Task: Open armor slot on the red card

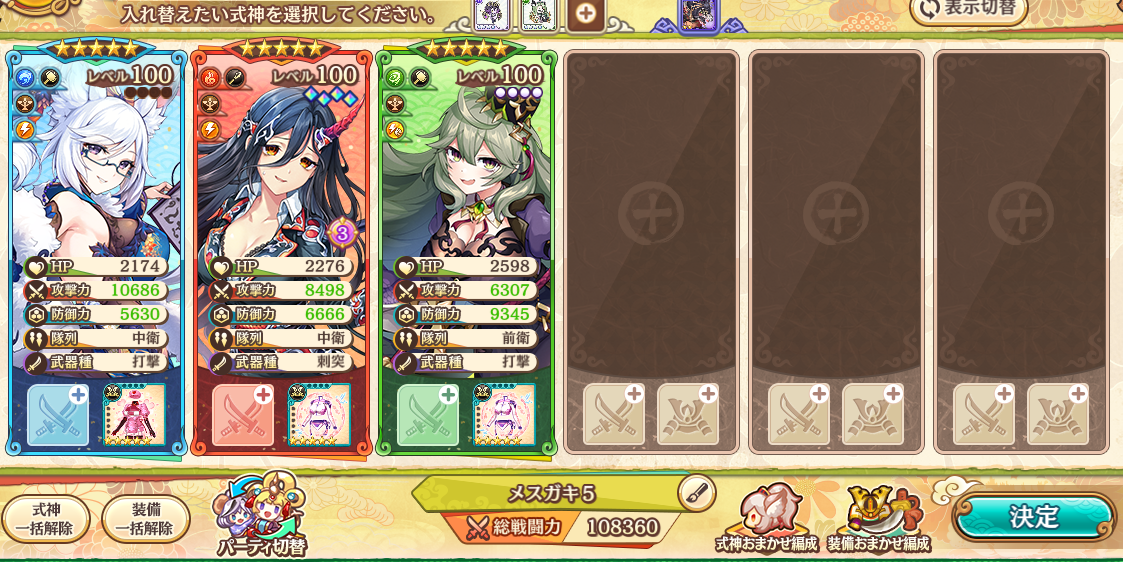Action: point(319,415)
